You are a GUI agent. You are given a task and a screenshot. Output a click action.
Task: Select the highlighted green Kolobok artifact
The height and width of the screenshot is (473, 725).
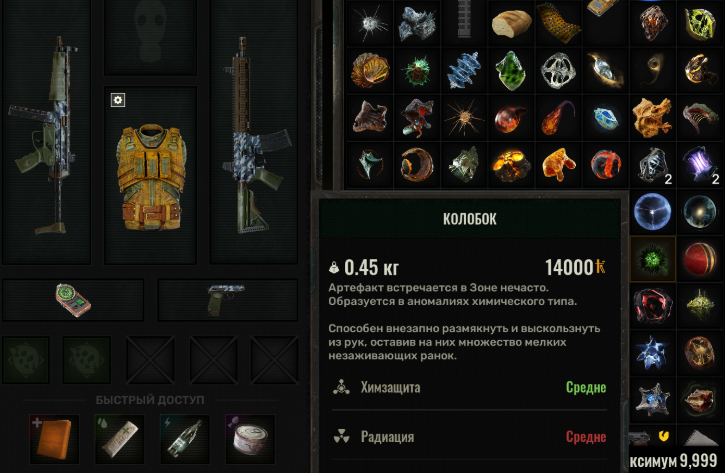[653, 257]
